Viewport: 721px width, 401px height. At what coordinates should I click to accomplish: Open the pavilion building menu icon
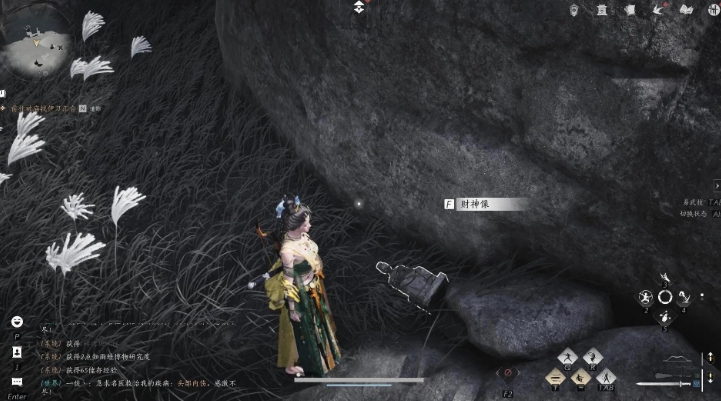(601, 10)
